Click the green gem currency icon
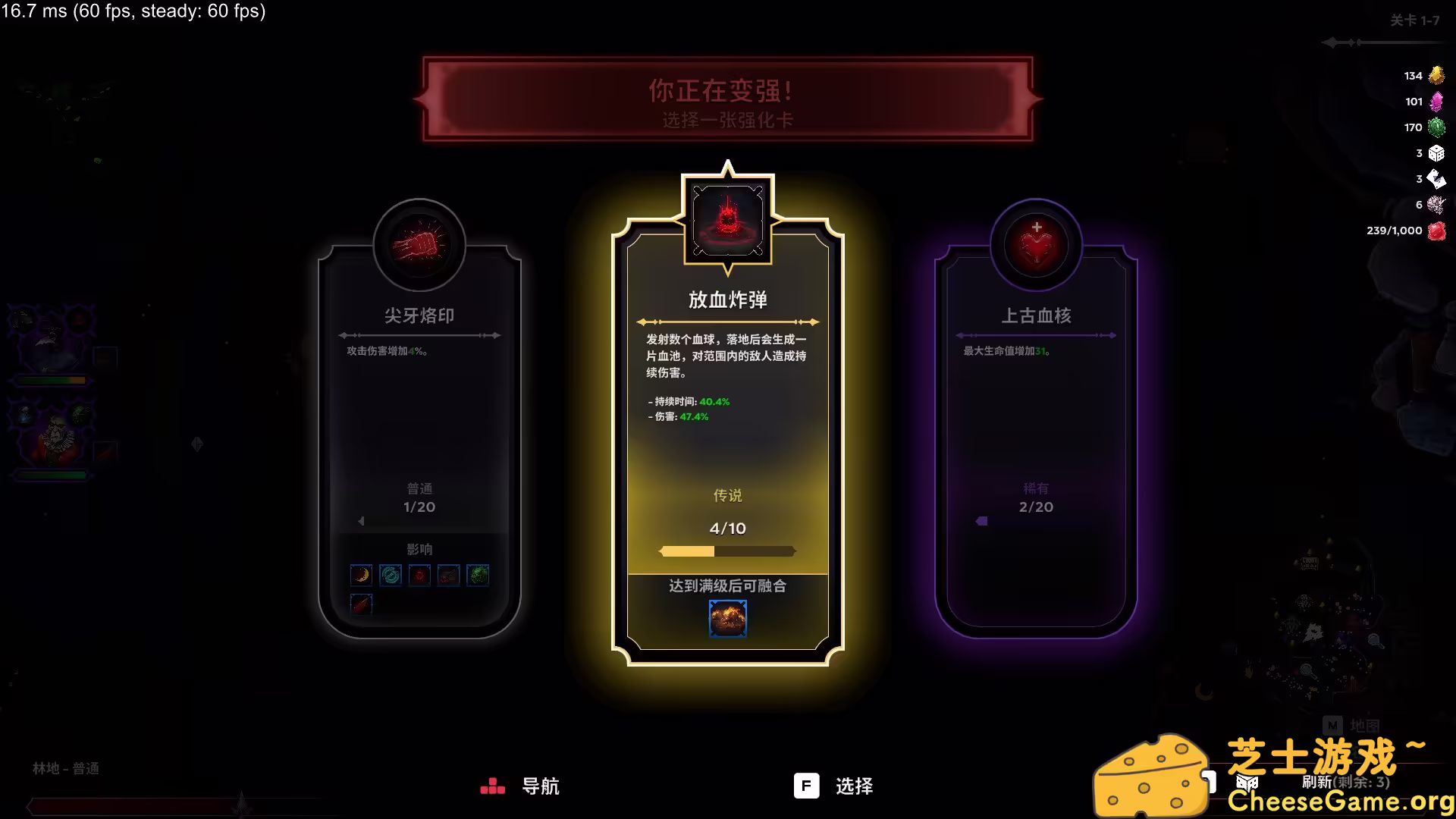The image size is (1456, 819). tap(1437, 127)
